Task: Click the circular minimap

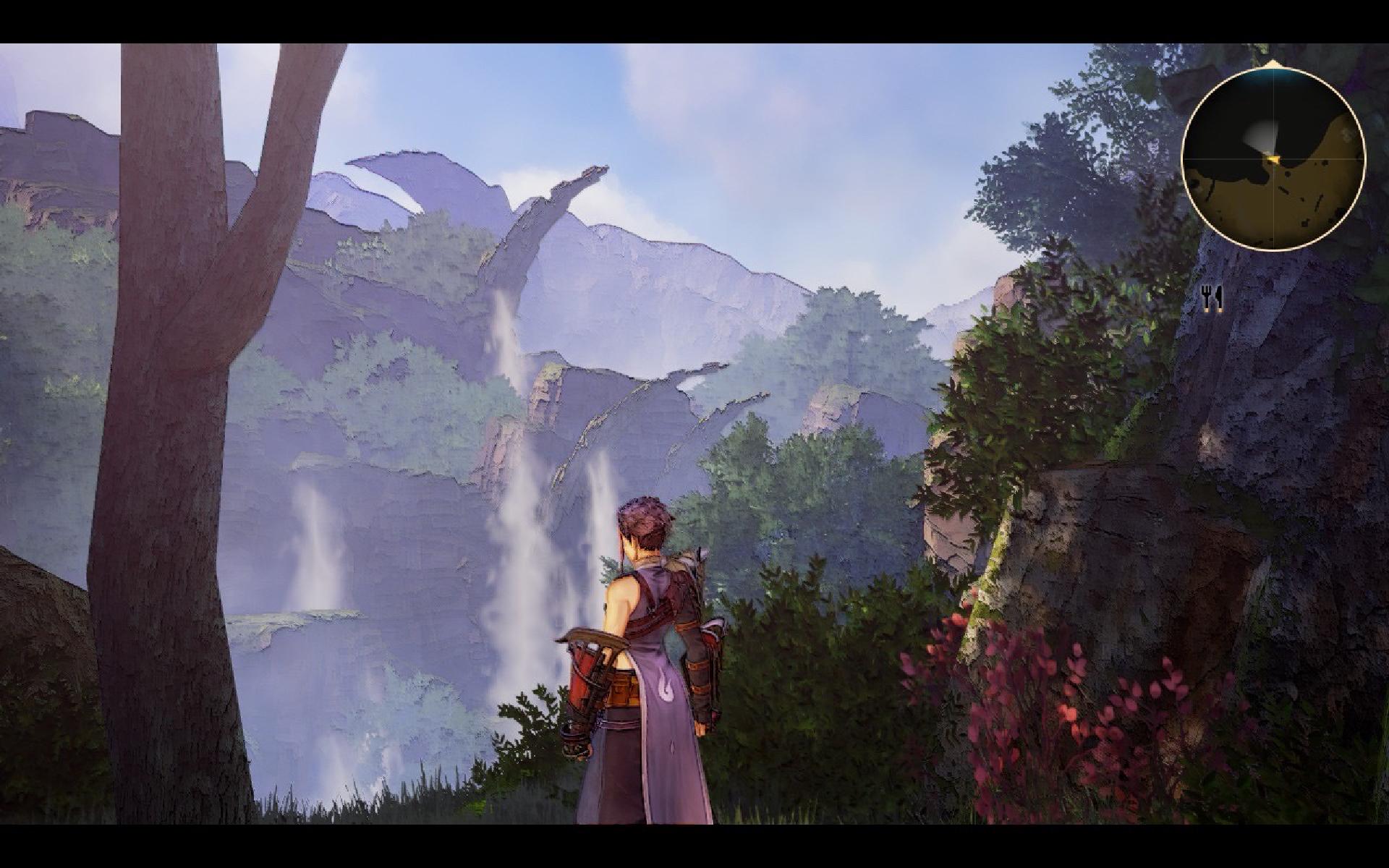Action: (x=1273, y=159)
